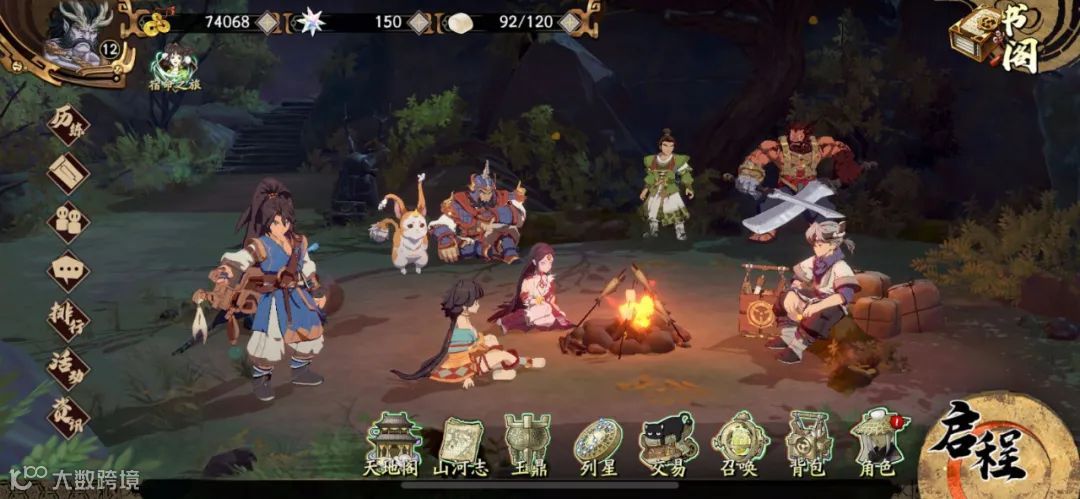
Task: Open the friends icon menu
Action: pos(68,222)
